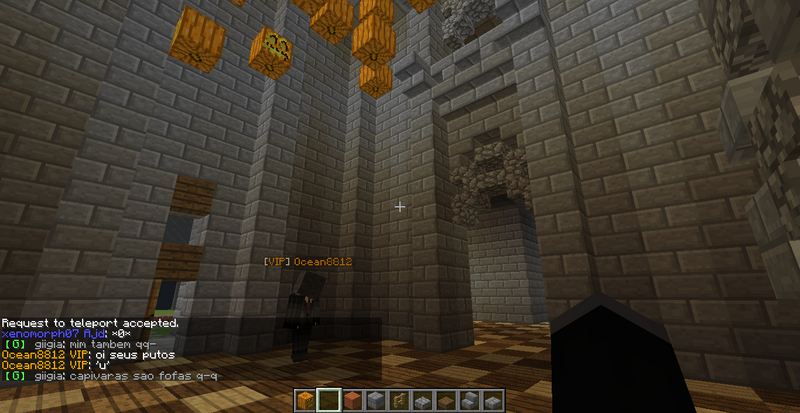Select the stone brick stairs slot
Image resolution: width=800 pixels, height=413 pixels.
[468, 400]
